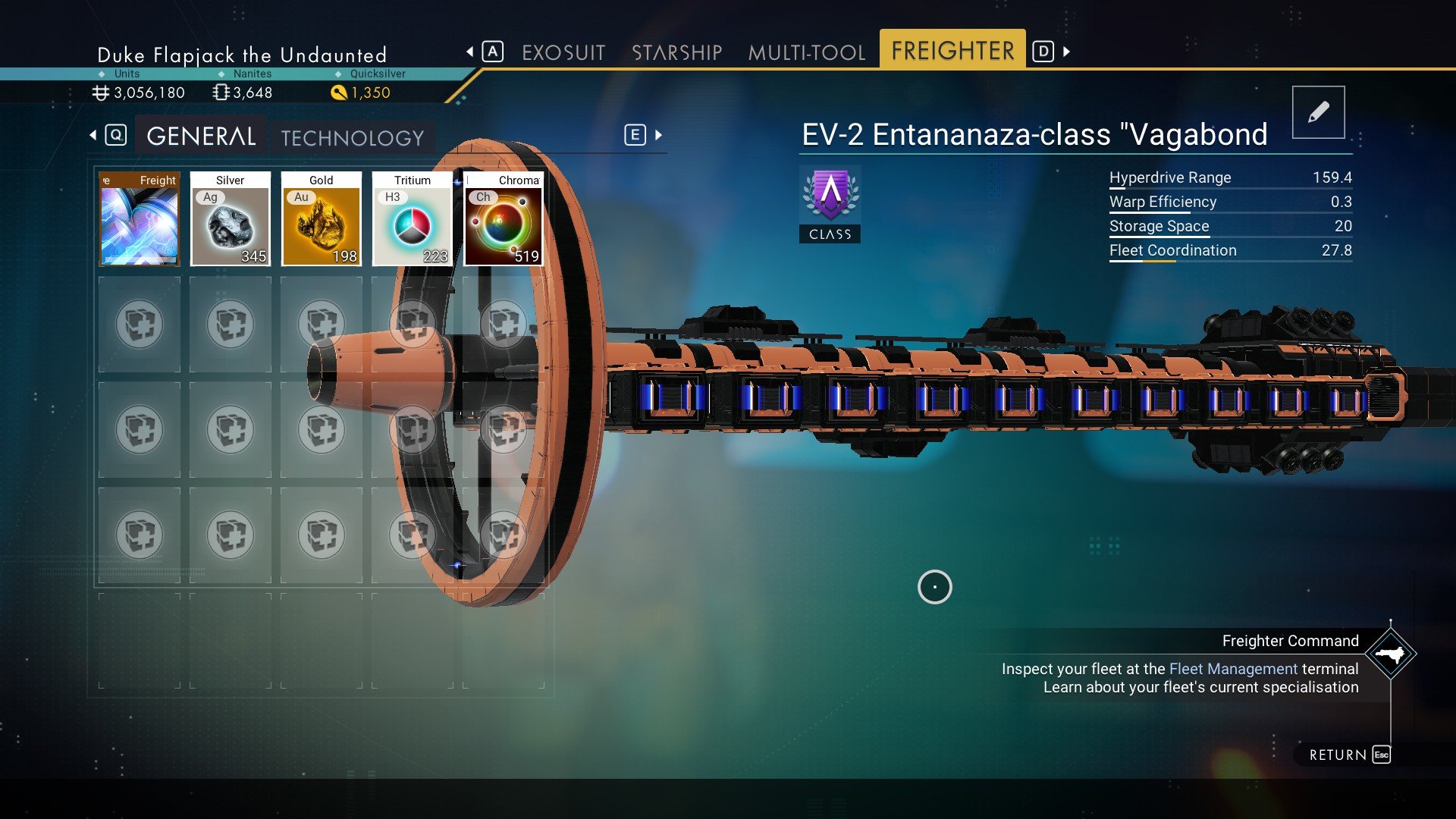This screenshot has width=1456, height=819.
Task: Show the General inventory section
Action: (x=201, y=136)
